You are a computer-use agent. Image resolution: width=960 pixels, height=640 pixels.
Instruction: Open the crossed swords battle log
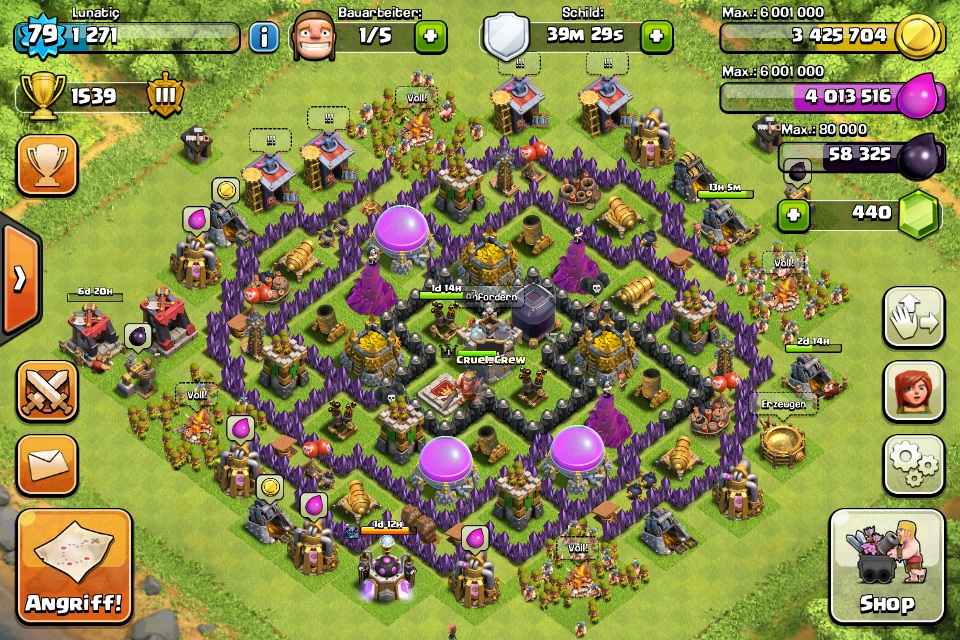tap(47, 391)
